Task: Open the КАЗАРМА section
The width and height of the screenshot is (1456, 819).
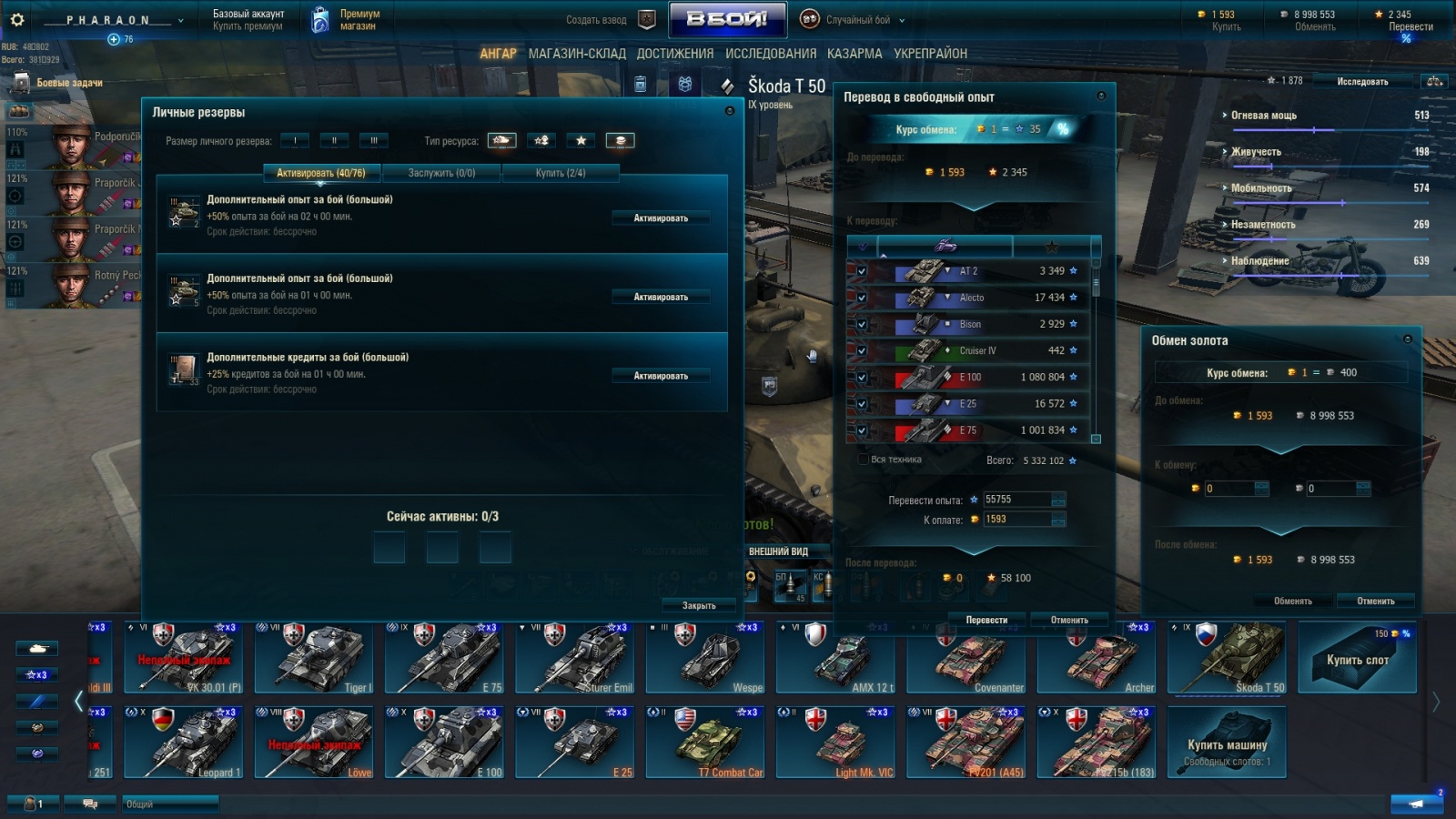Action: coord(854,54)
